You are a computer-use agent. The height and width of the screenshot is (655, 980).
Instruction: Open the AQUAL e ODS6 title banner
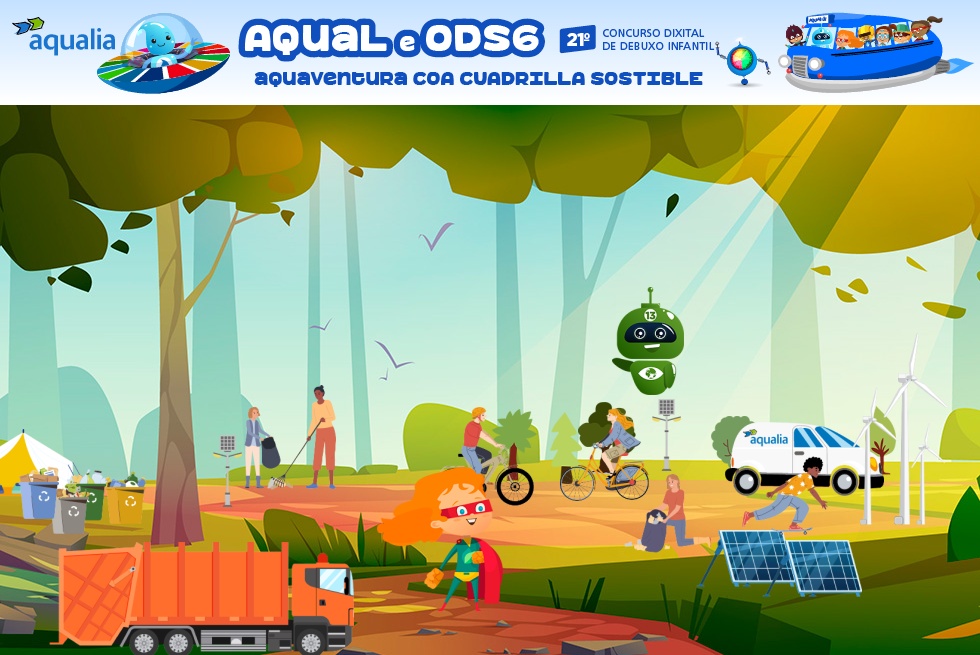pyautogui.click(x=392, y=40)
